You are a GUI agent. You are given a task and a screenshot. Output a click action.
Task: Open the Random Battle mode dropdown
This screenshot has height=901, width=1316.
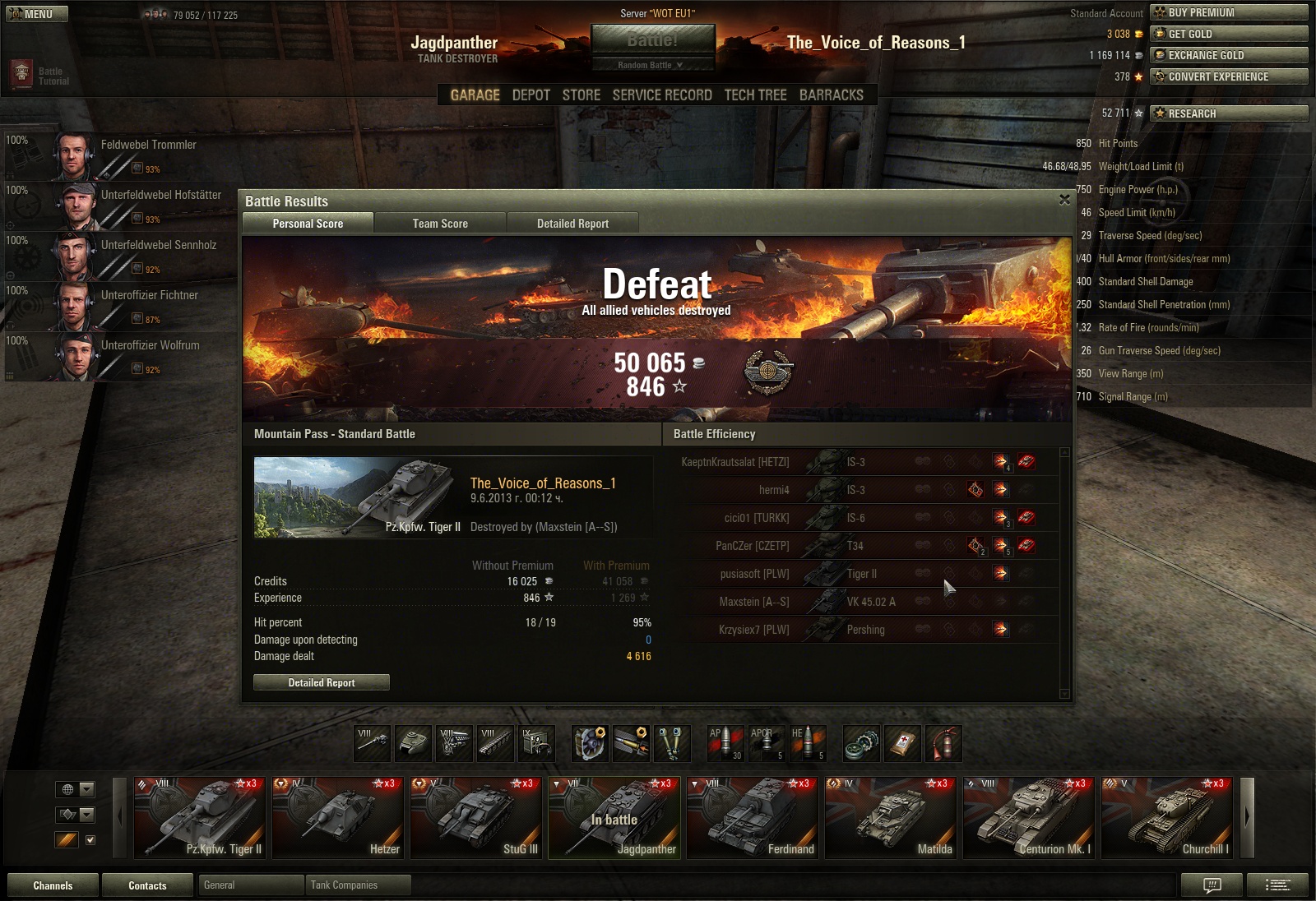tap(651, 65)
